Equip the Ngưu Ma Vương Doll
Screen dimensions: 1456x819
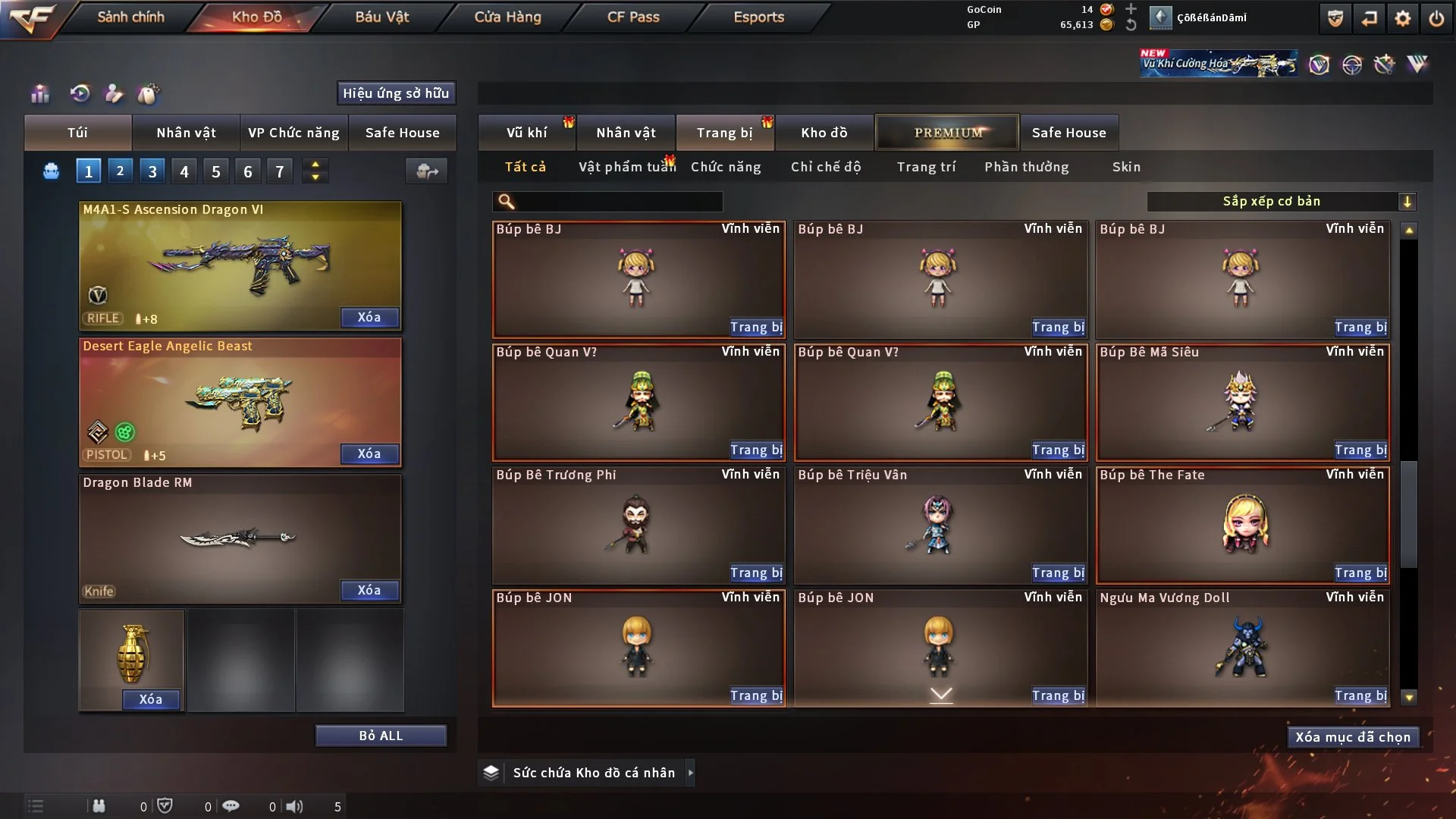tap(1360, 696)
